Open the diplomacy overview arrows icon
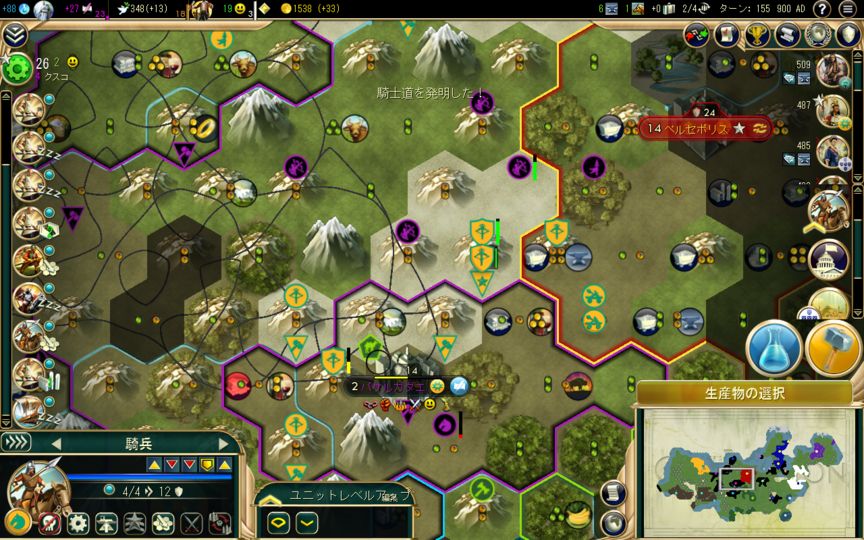 point(697,34)
